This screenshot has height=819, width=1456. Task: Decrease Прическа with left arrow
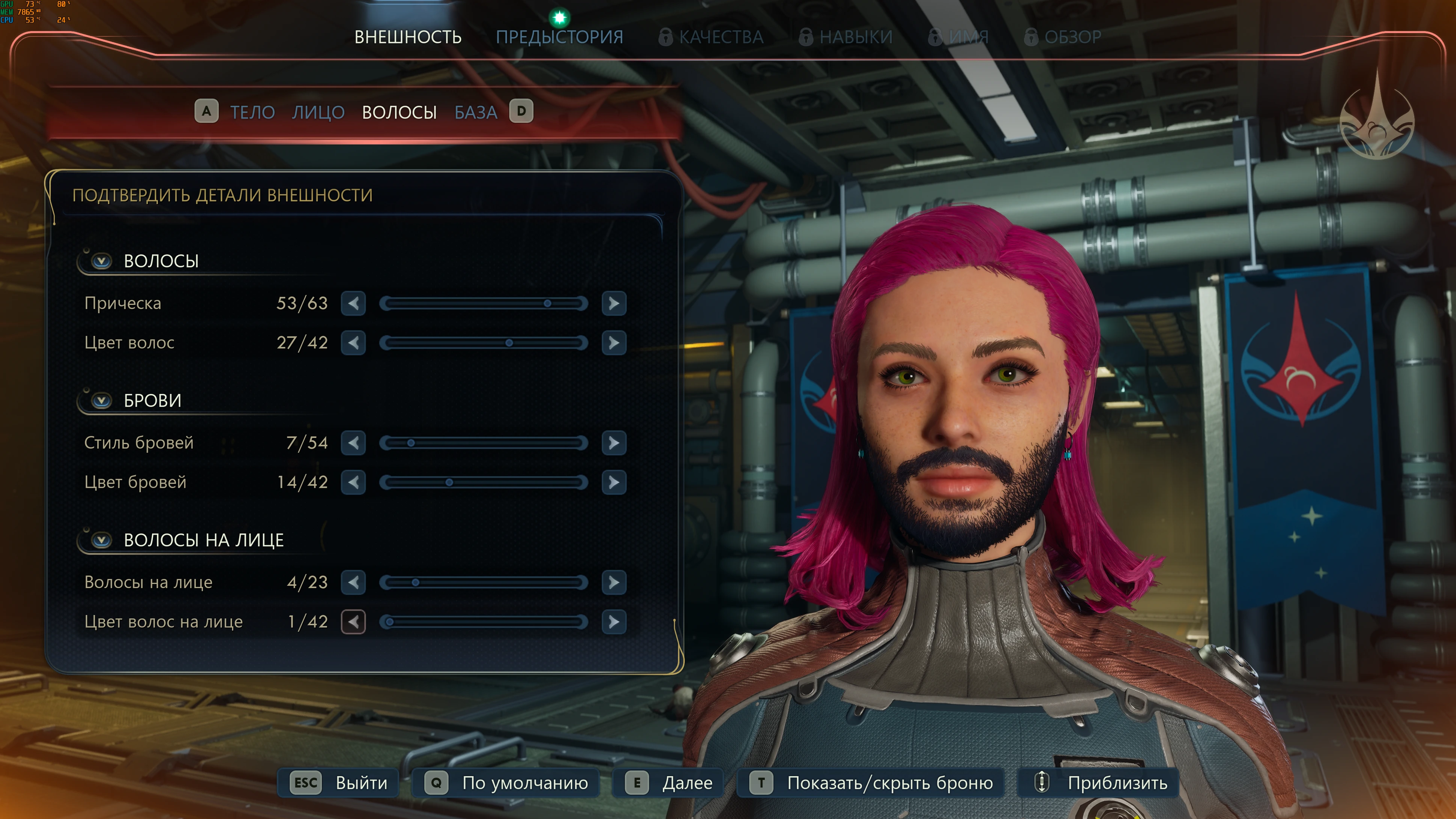[x=353, y=303]
